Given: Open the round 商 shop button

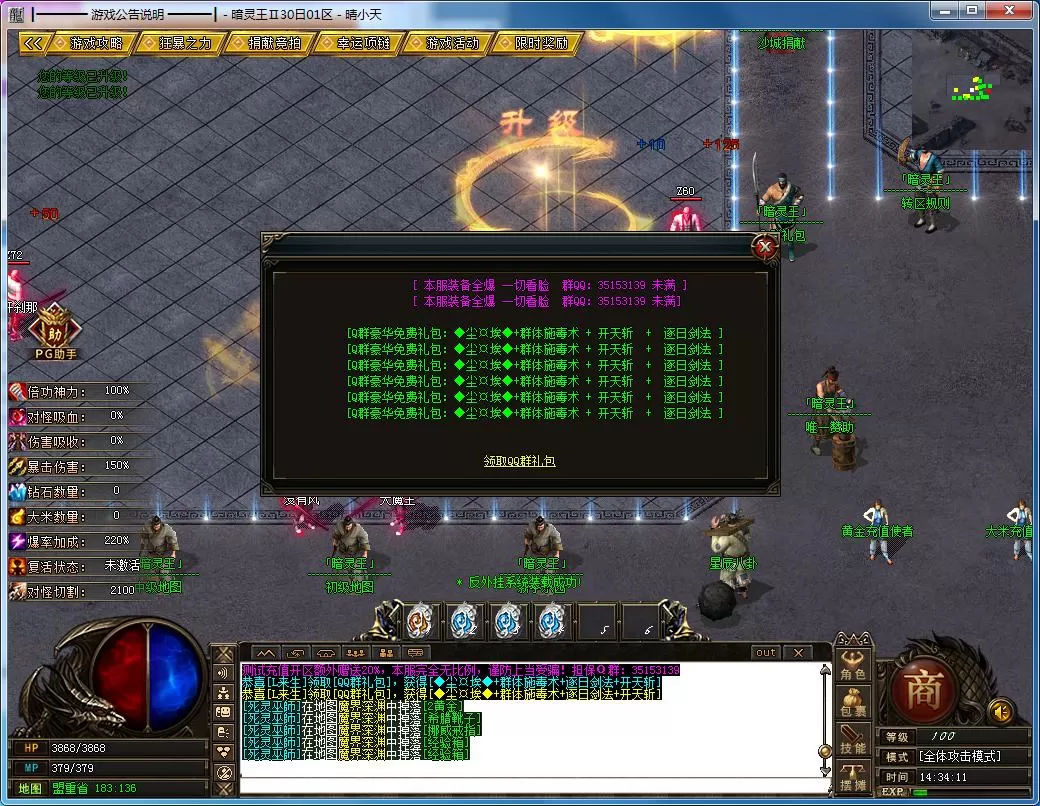Looking at the screenshot, I should point(922,688).
